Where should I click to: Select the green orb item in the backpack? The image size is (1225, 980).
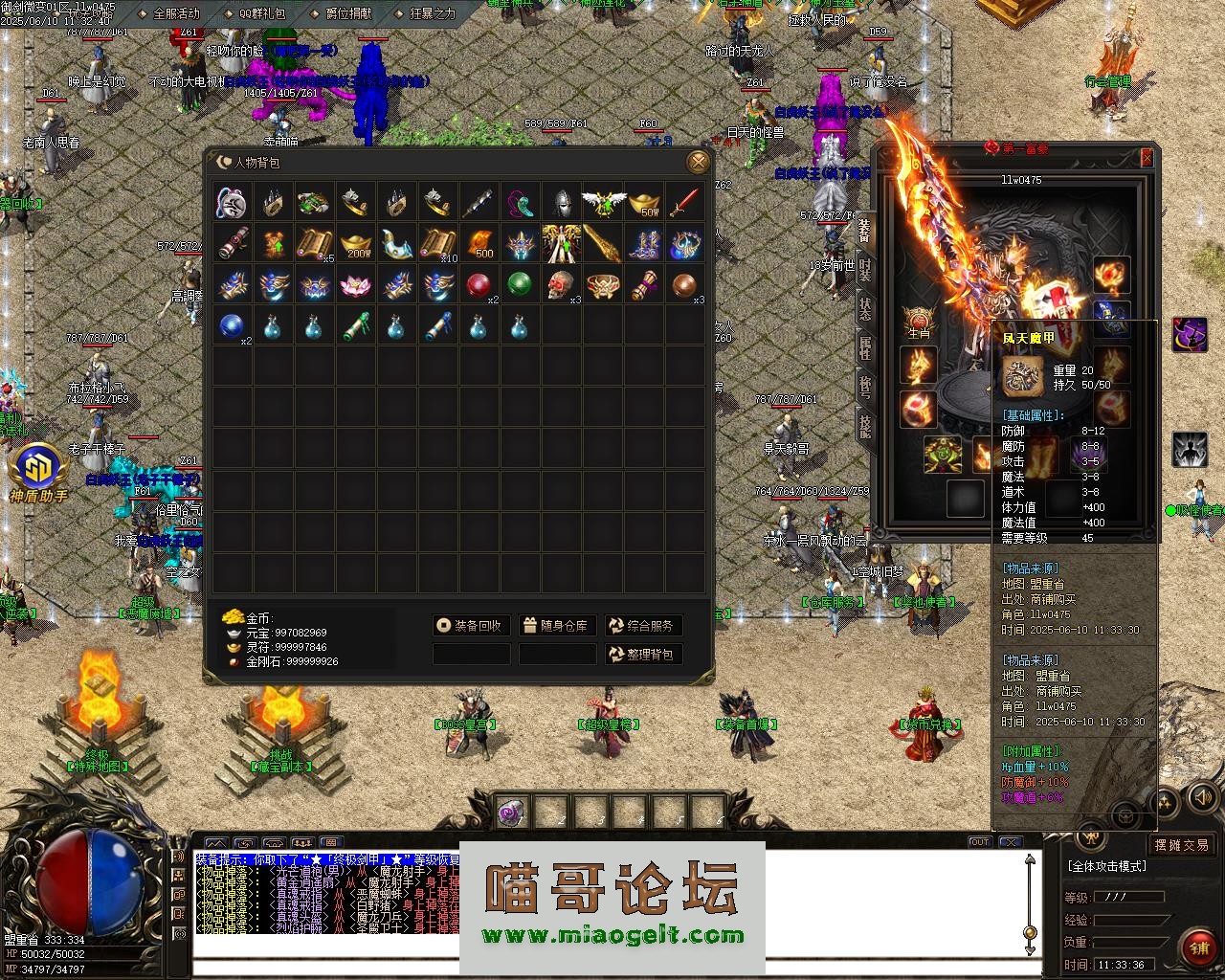(x=519, y=285)
